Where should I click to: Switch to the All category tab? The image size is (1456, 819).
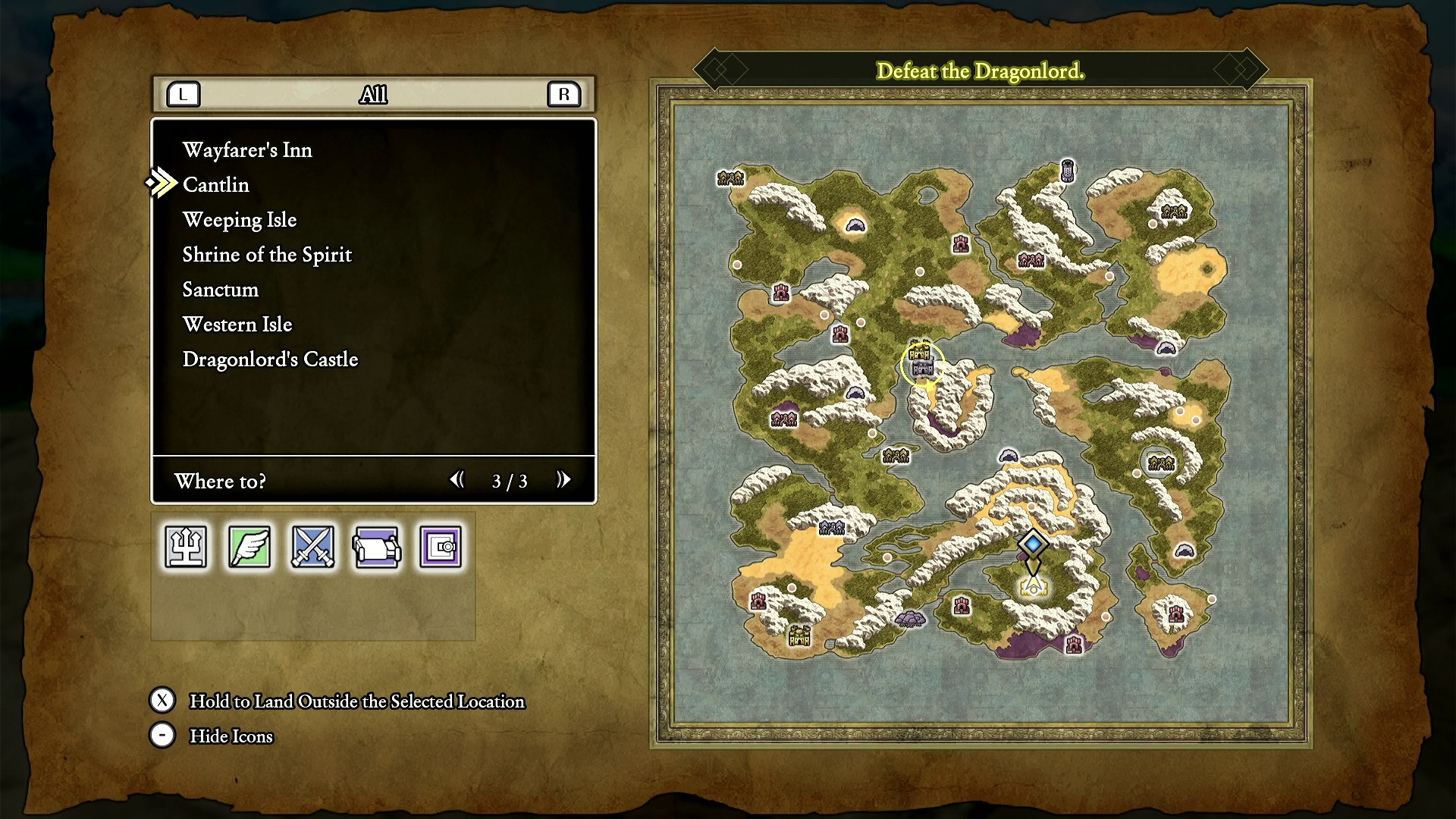373,95
